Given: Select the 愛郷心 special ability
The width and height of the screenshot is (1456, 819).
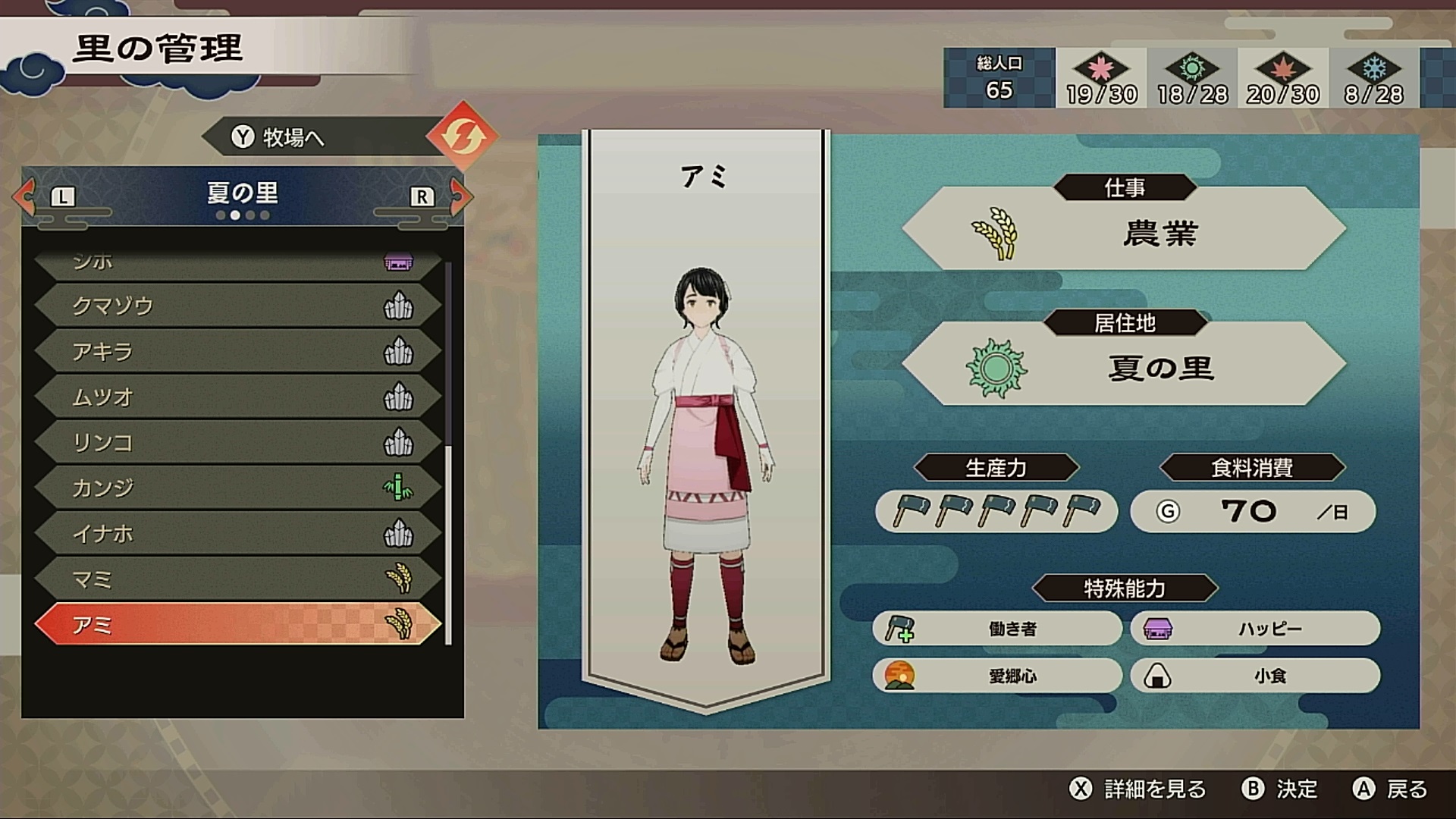Looking at the screenshot, I should point(996,676).
